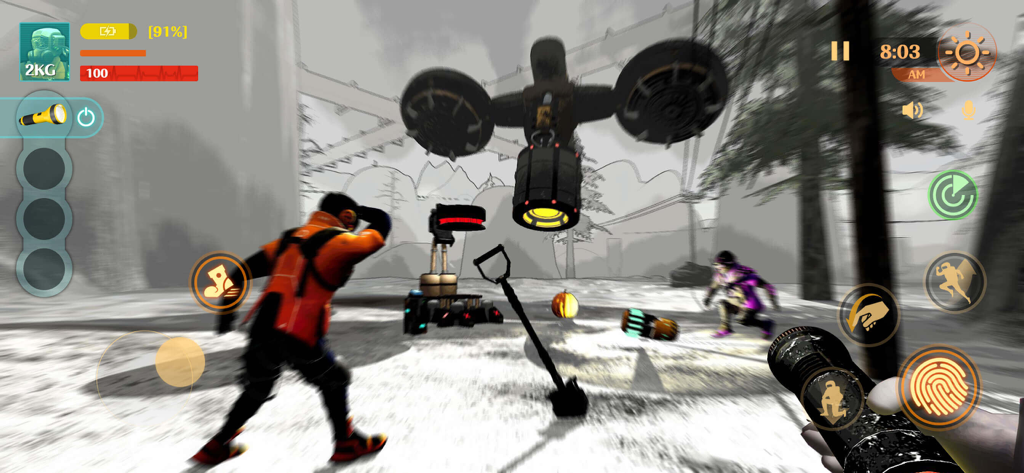
Task: Open the 2KG backpack portrait
Action: coord(45,52)
